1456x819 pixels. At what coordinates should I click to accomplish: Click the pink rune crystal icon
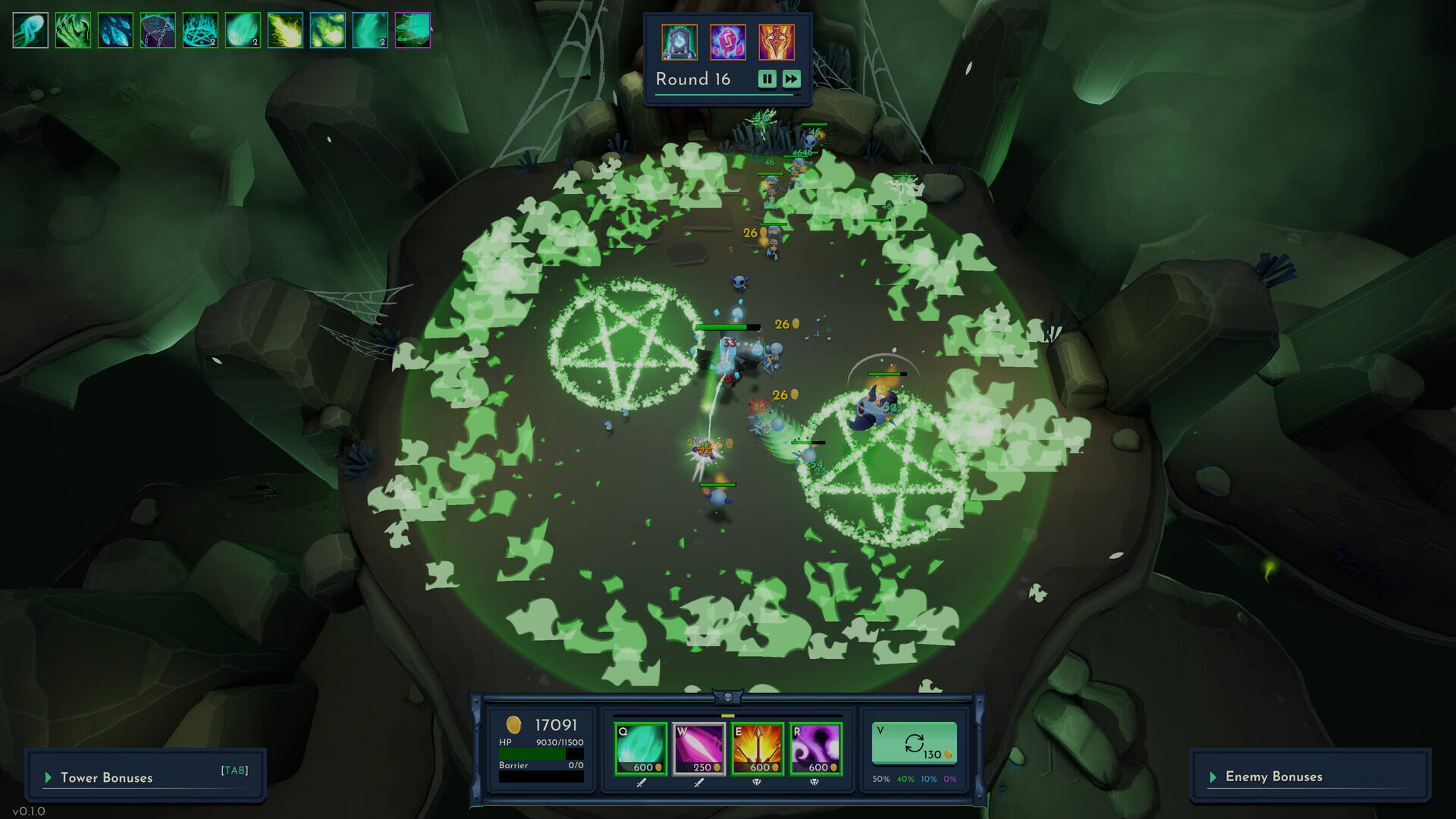[x=728, y=42]
